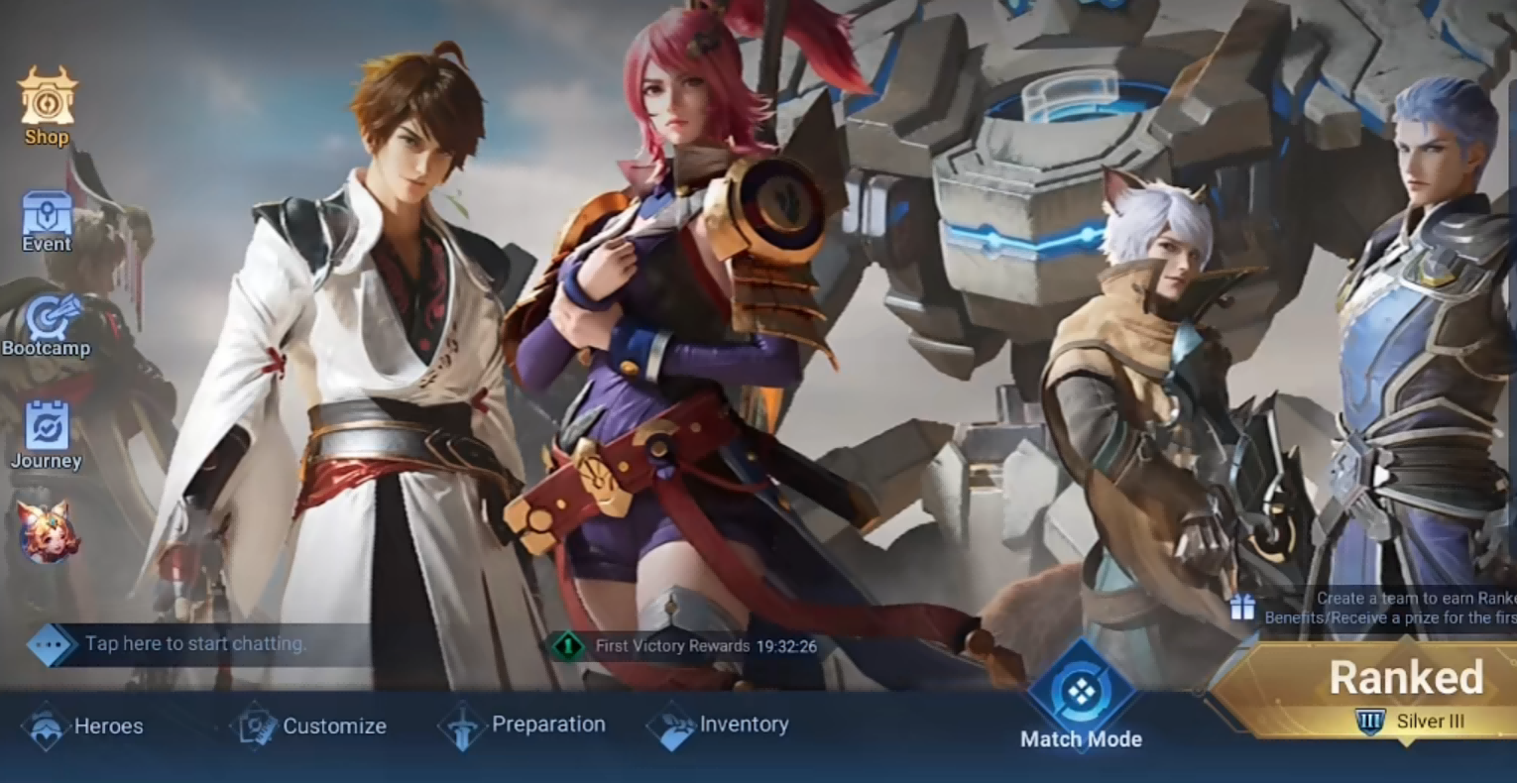Image resolution: width=1517 pixels, height=784 pixels.
Task: Choose Match Mode
Action: (1081, 698)
